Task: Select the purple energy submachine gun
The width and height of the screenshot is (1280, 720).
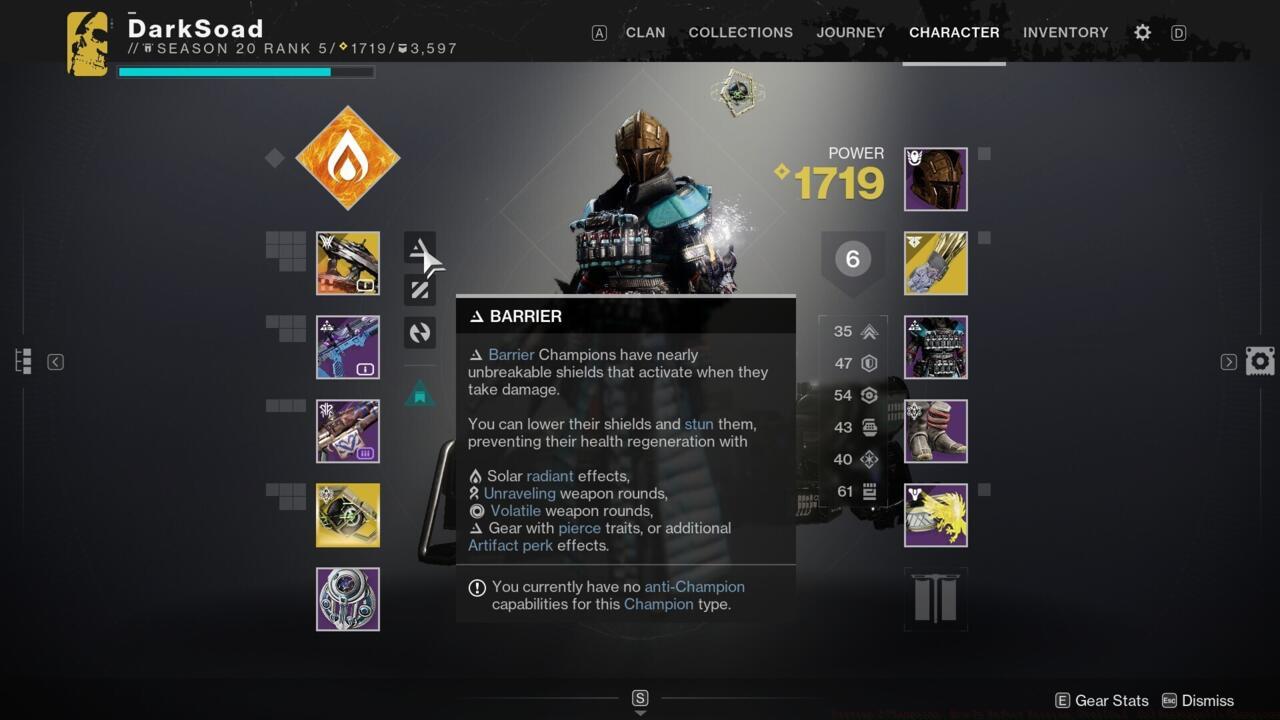Action: point(347,347)
